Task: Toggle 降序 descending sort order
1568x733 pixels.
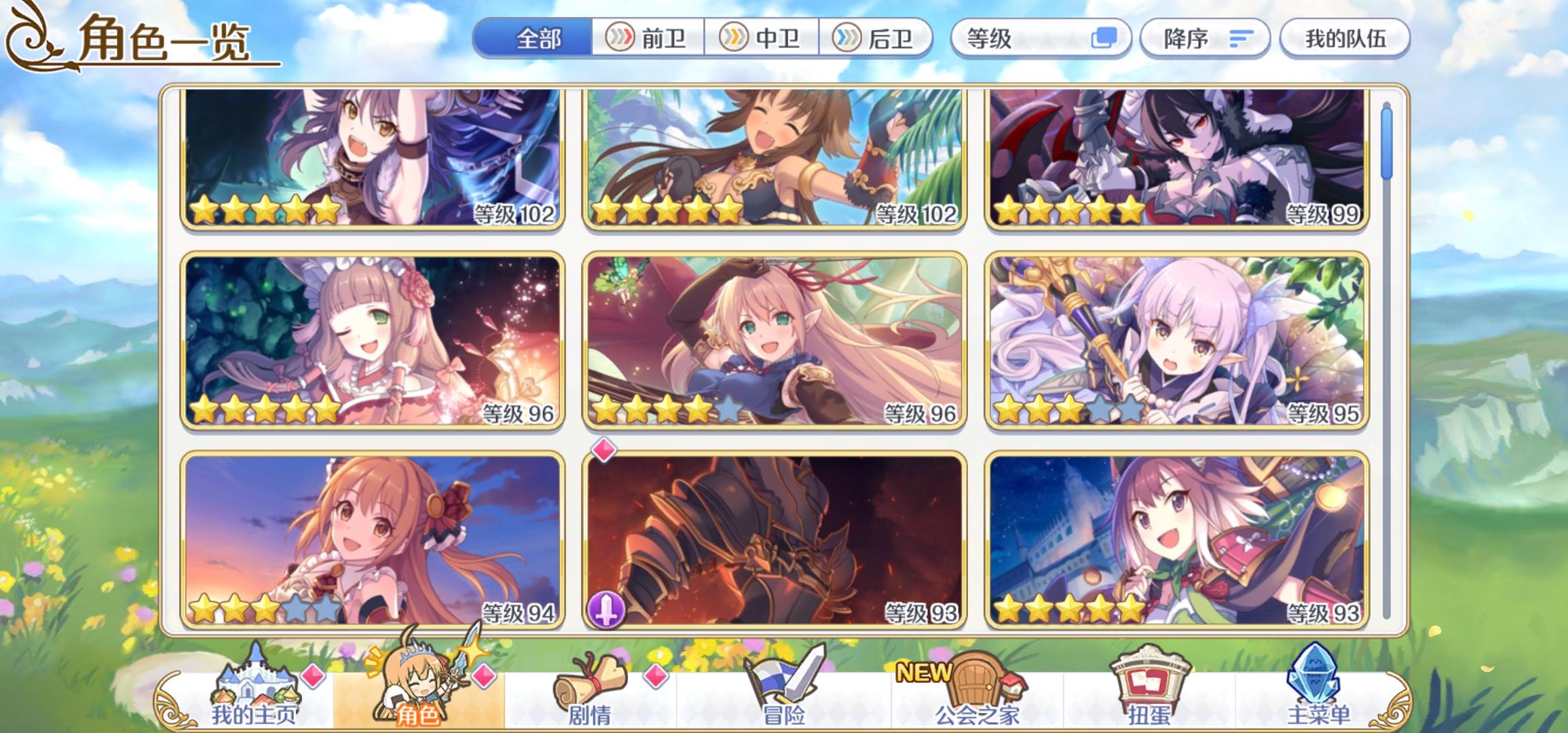Action: [1205, 39]
